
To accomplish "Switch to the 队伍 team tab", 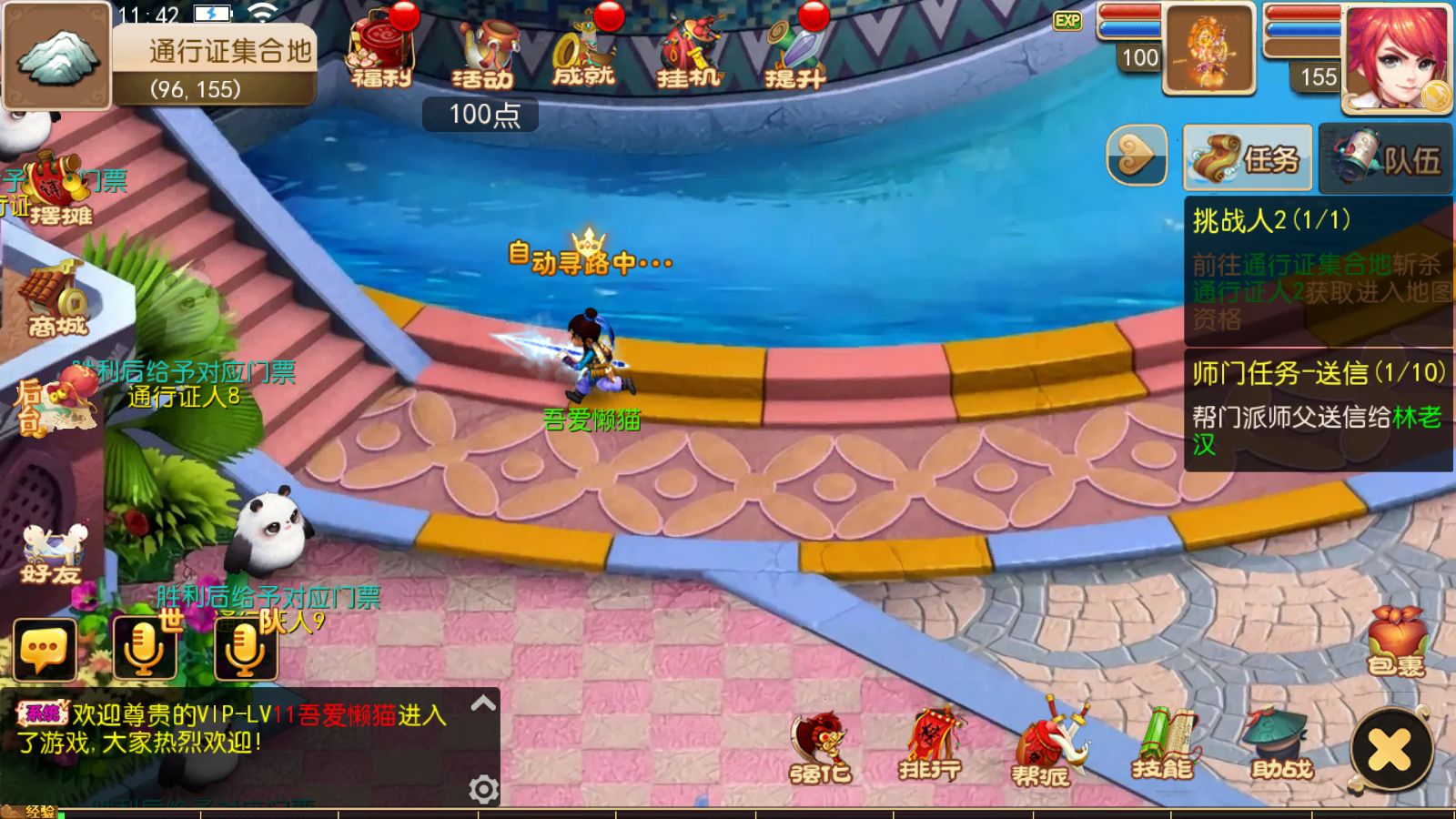I will (x=1386, y=158).
